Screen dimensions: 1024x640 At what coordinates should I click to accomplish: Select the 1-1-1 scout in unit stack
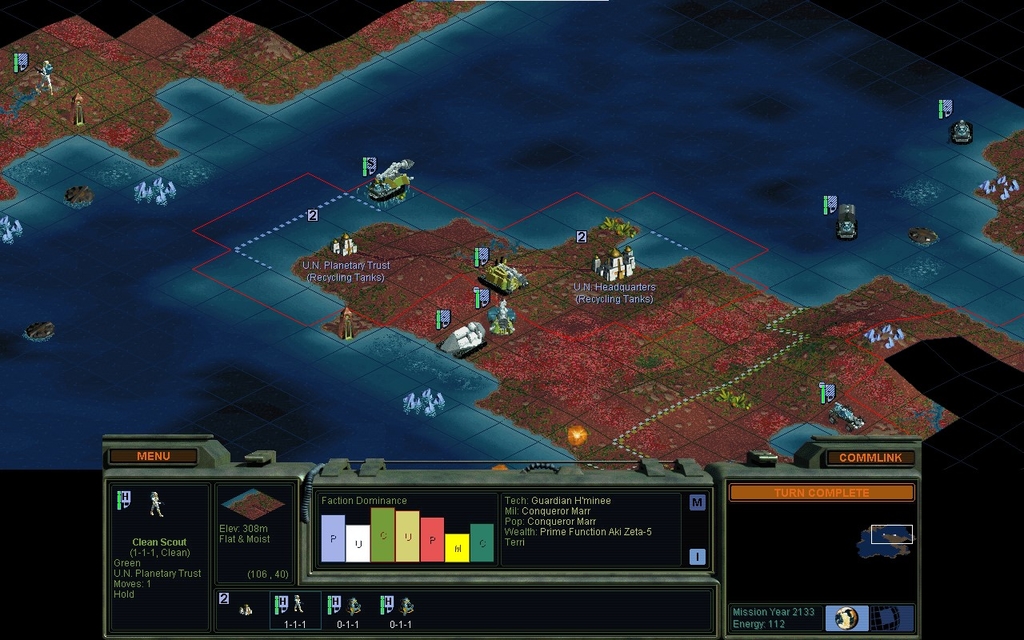(x=296, y=609)
